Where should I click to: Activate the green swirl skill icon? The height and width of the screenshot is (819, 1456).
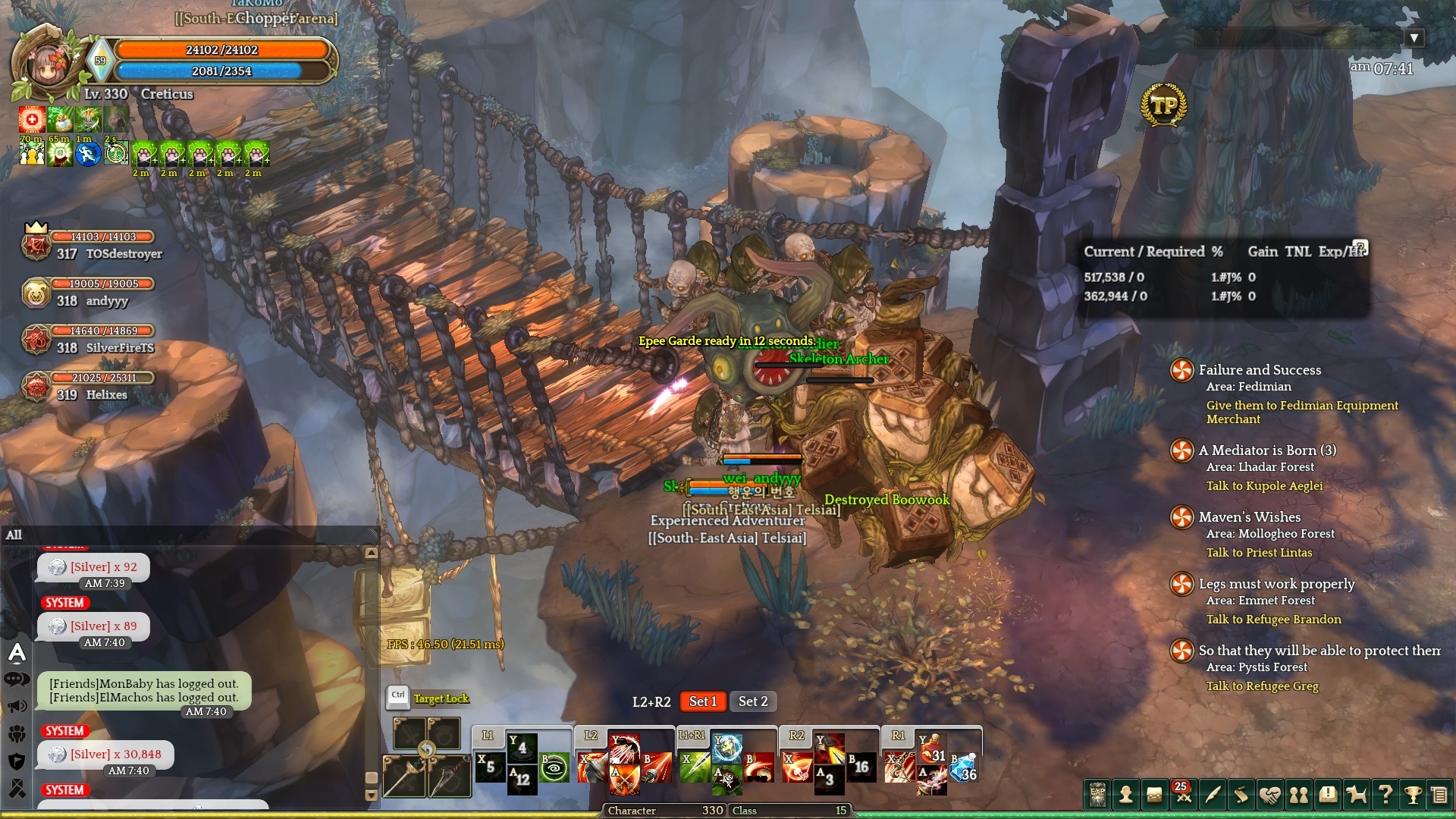(x=554, y=768)
